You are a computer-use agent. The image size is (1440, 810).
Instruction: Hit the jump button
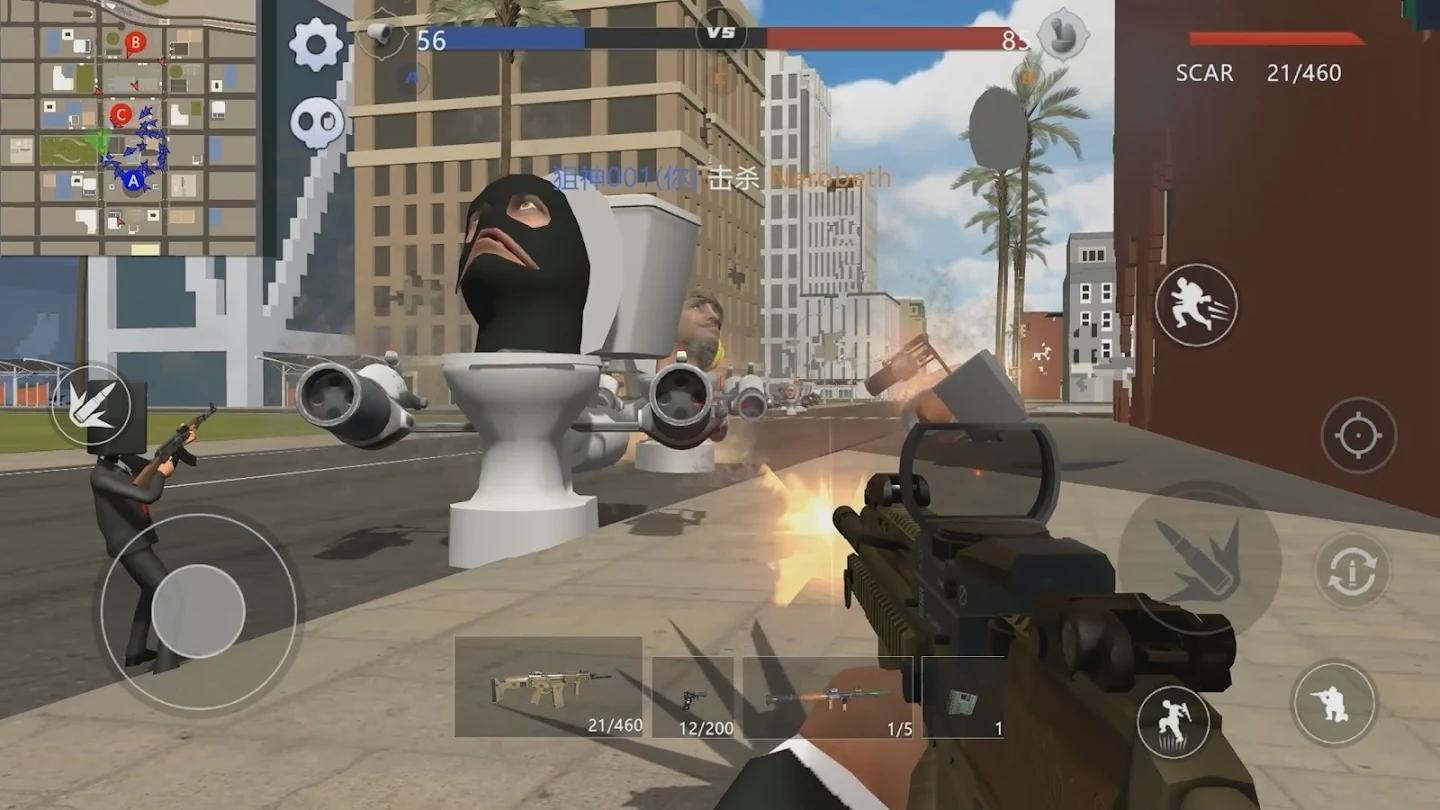click(1173, 722)
